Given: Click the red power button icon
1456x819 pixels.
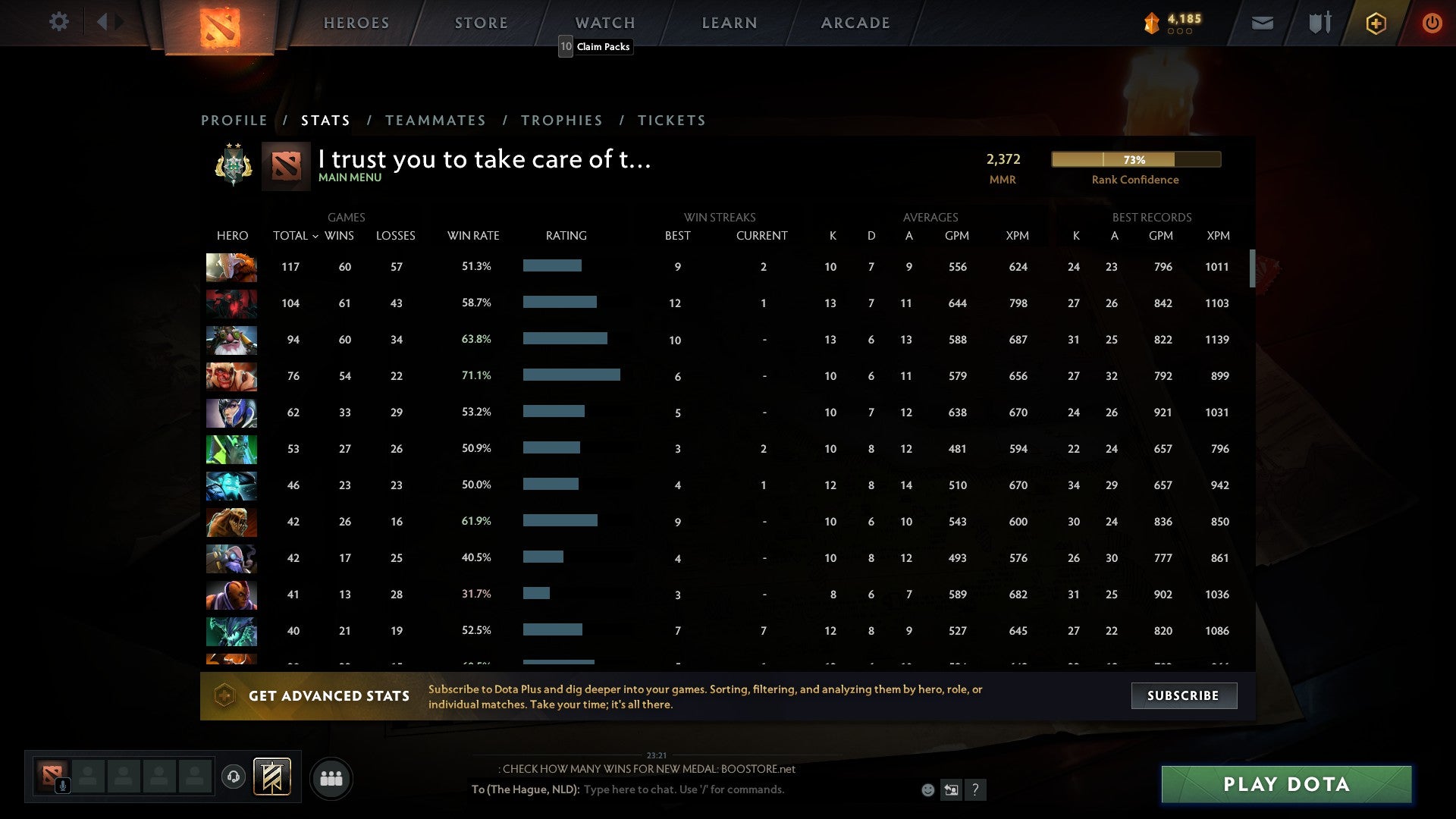Looking at the screenshot, I should pyautogui.click(x=1432, y=23).
